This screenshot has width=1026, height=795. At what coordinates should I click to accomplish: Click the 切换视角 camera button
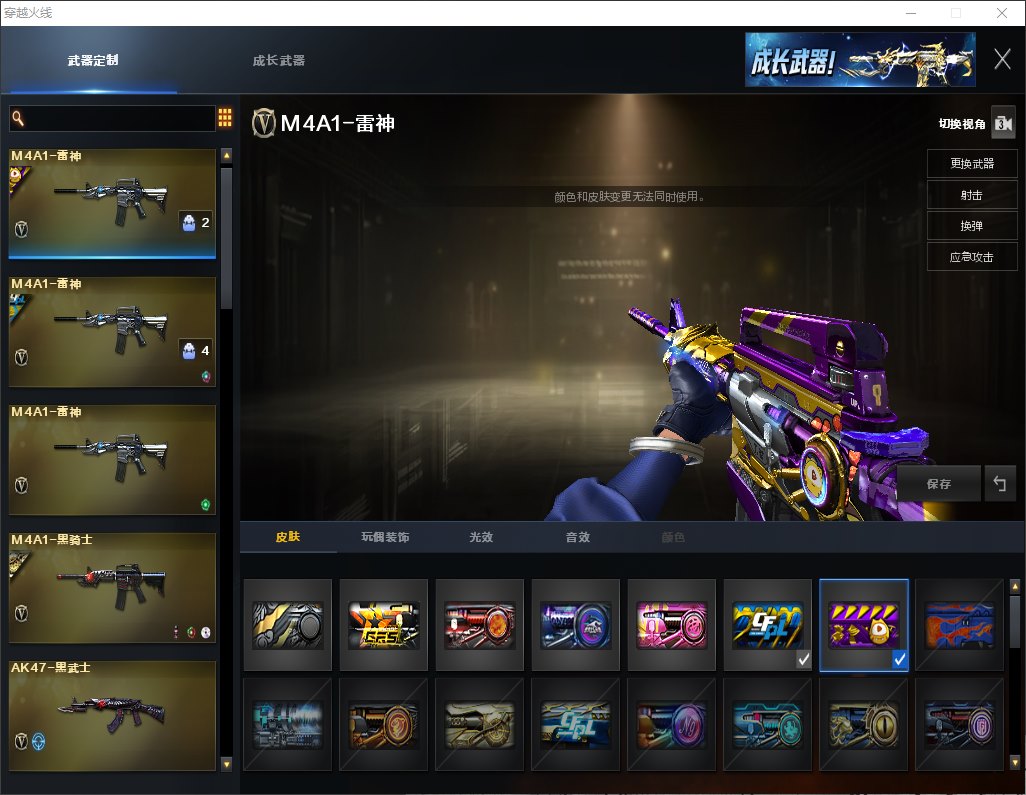pyautogui.click(x=1002, y=124)
